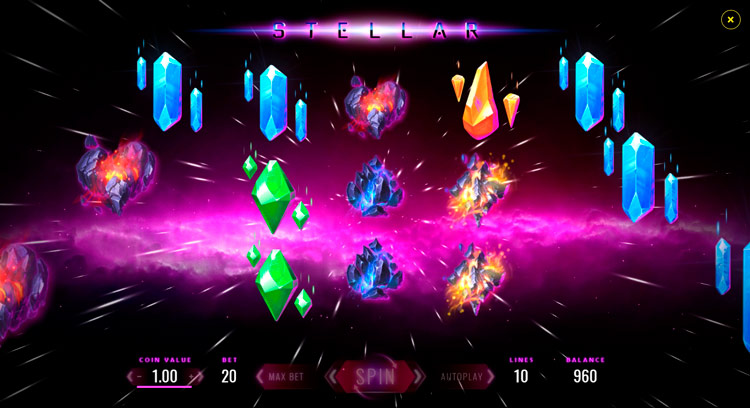Set the maximum bet with MAX BET

(x=285, y=377)
